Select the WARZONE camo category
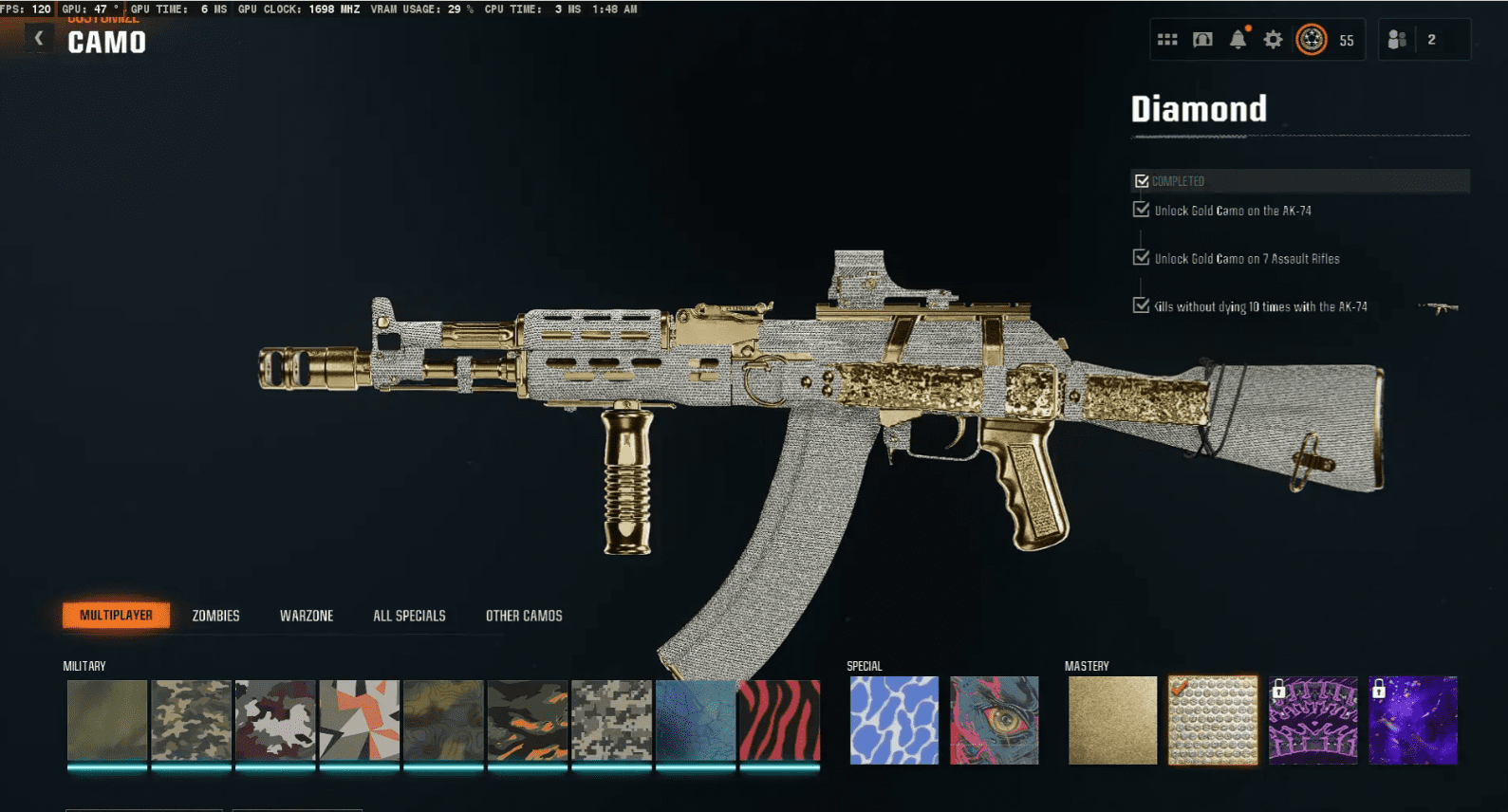Image resolution: width=1508 pixels, height=812 pixels. point(307,615)
